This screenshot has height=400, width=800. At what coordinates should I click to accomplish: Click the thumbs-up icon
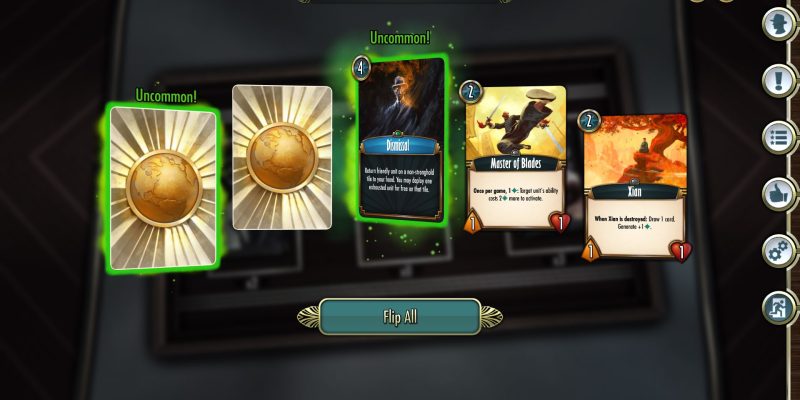pos(777,193)
